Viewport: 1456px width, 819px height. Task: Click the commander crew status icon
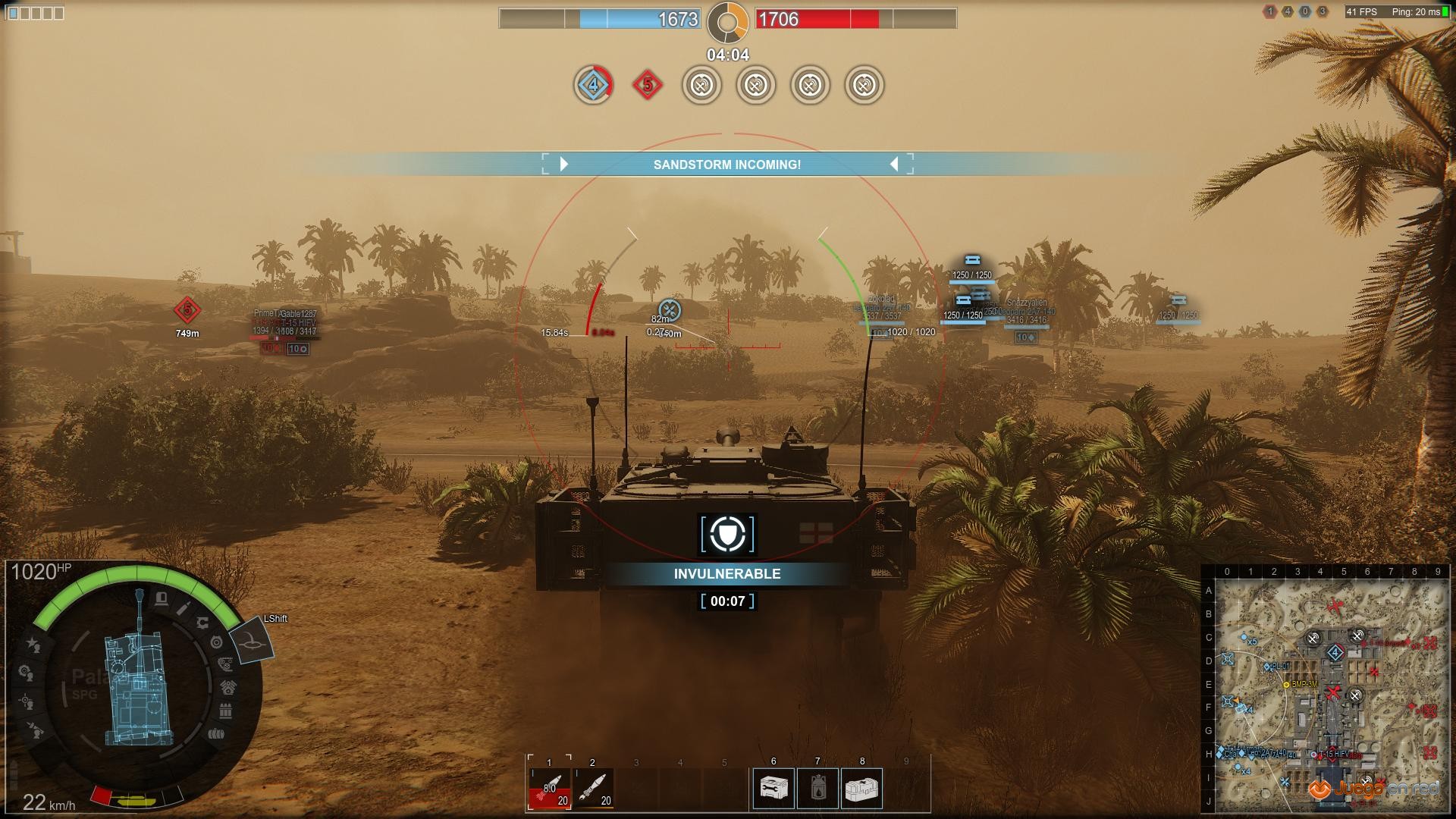(x=33, y=644)
